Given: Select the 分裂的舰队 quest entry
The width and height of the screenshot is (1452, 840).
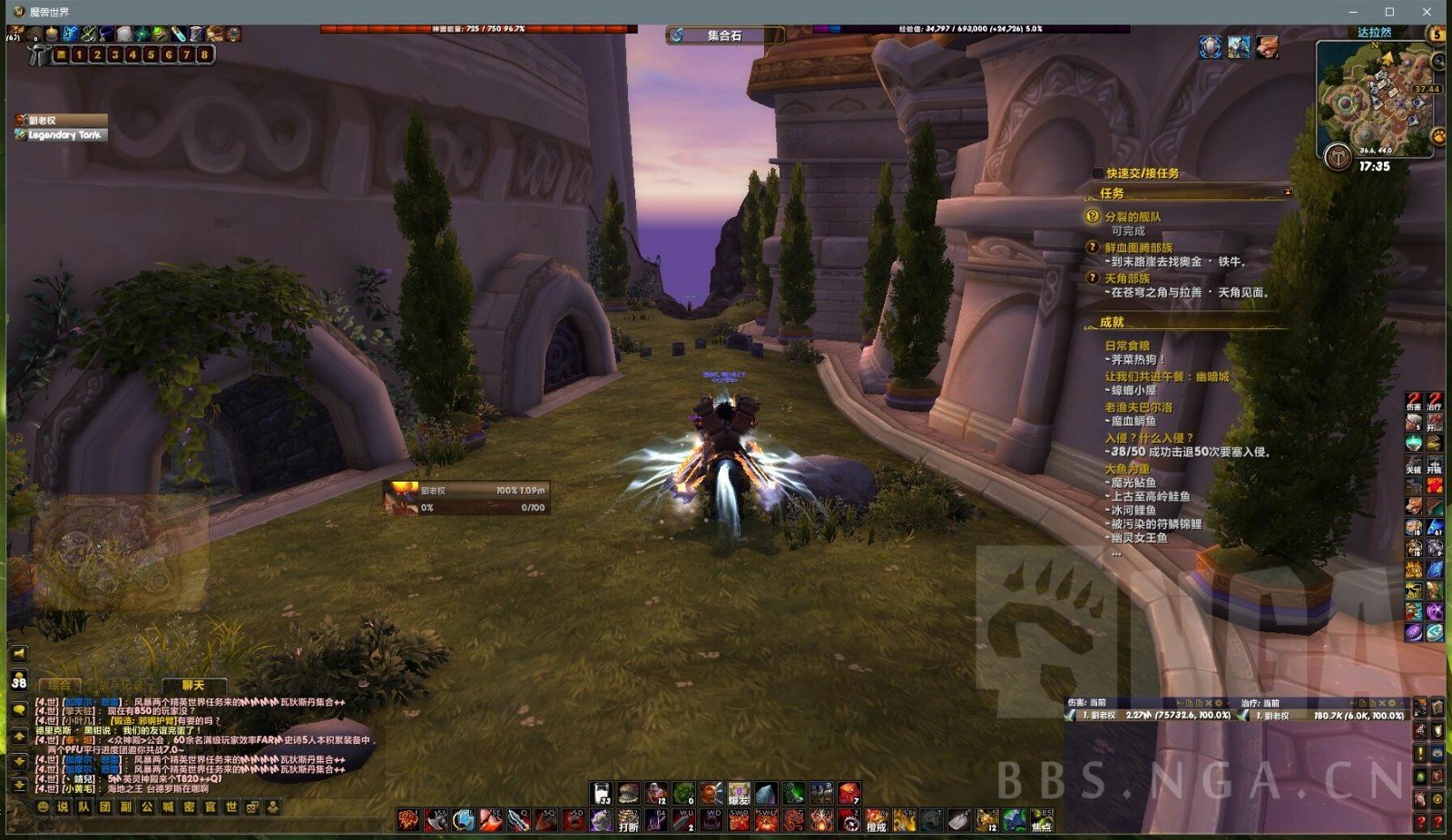Looking at the screenshot, I should [1132, 217].
